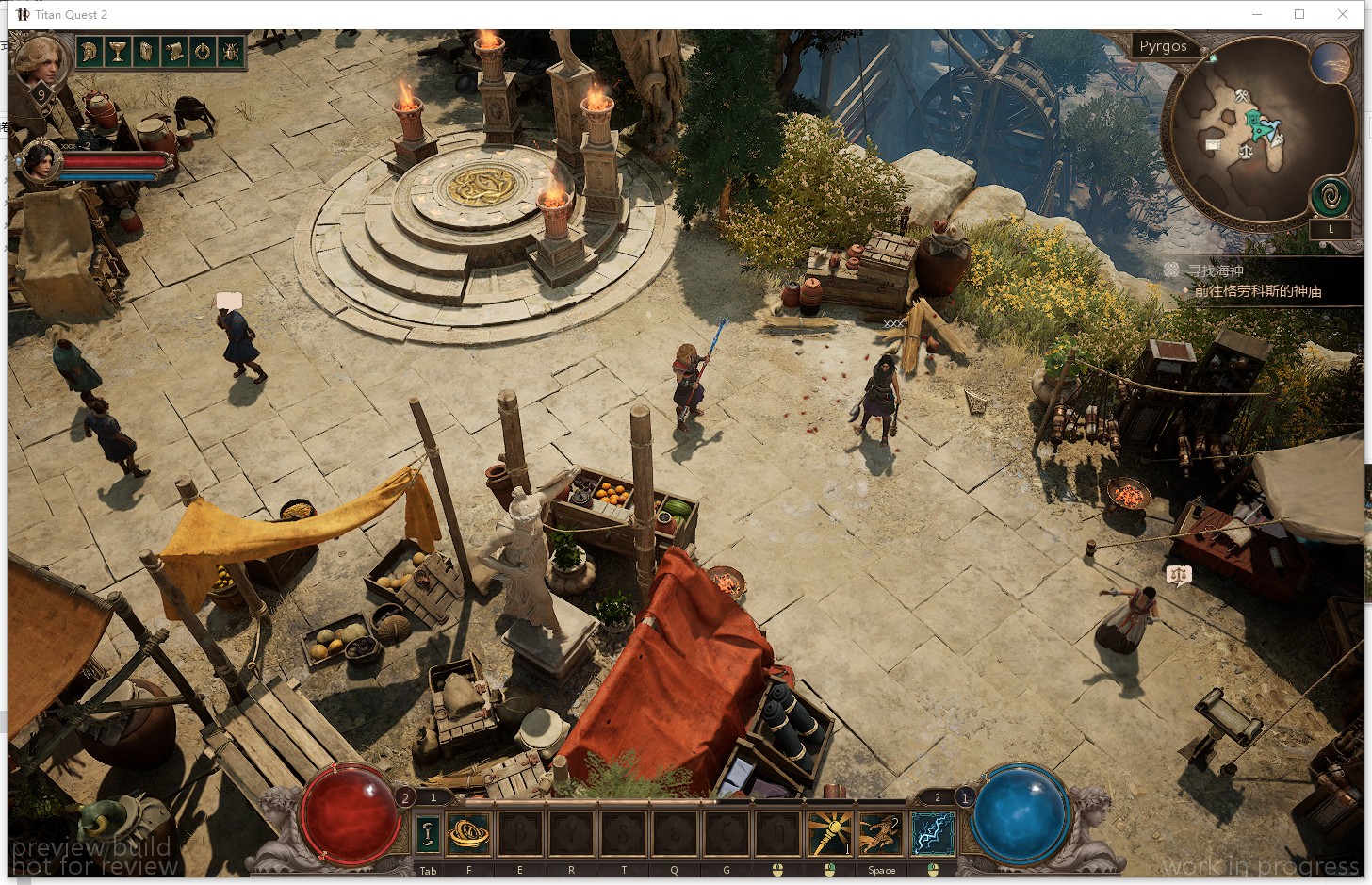Image resolution: width=1372 pixels, height=885 pixels.
Task: Activate the blue lightning skill
Action: (932, 833)
